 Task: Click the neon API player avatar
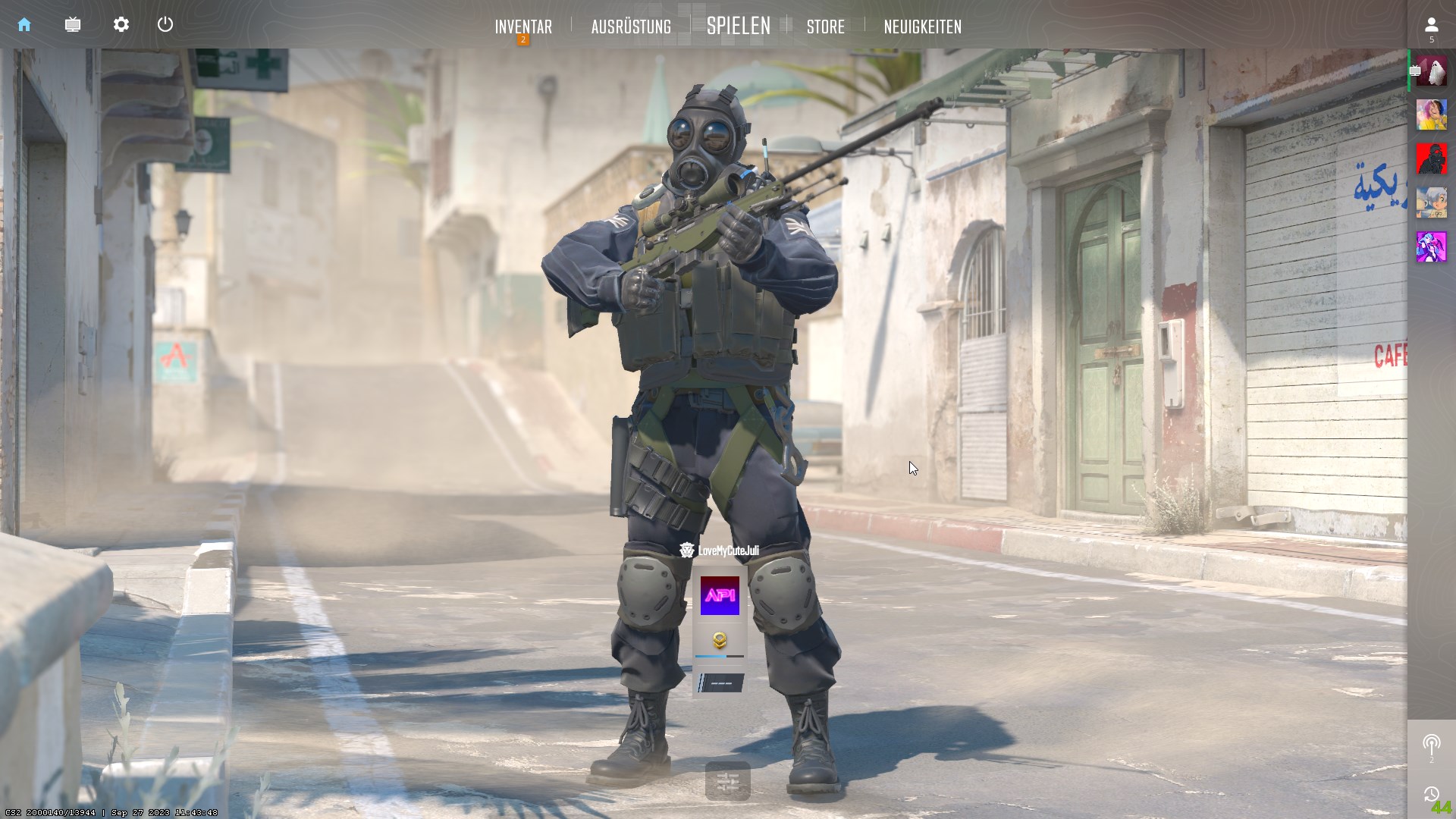(x=719, y=596)
